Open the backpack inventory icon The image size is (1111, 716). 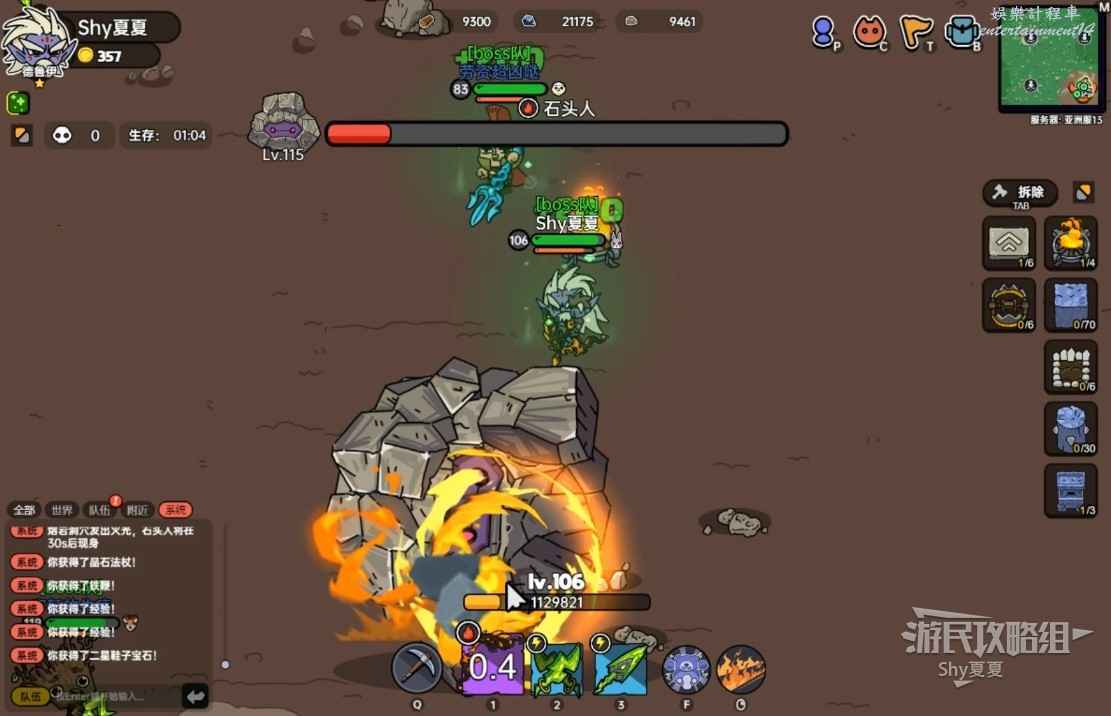962,32
